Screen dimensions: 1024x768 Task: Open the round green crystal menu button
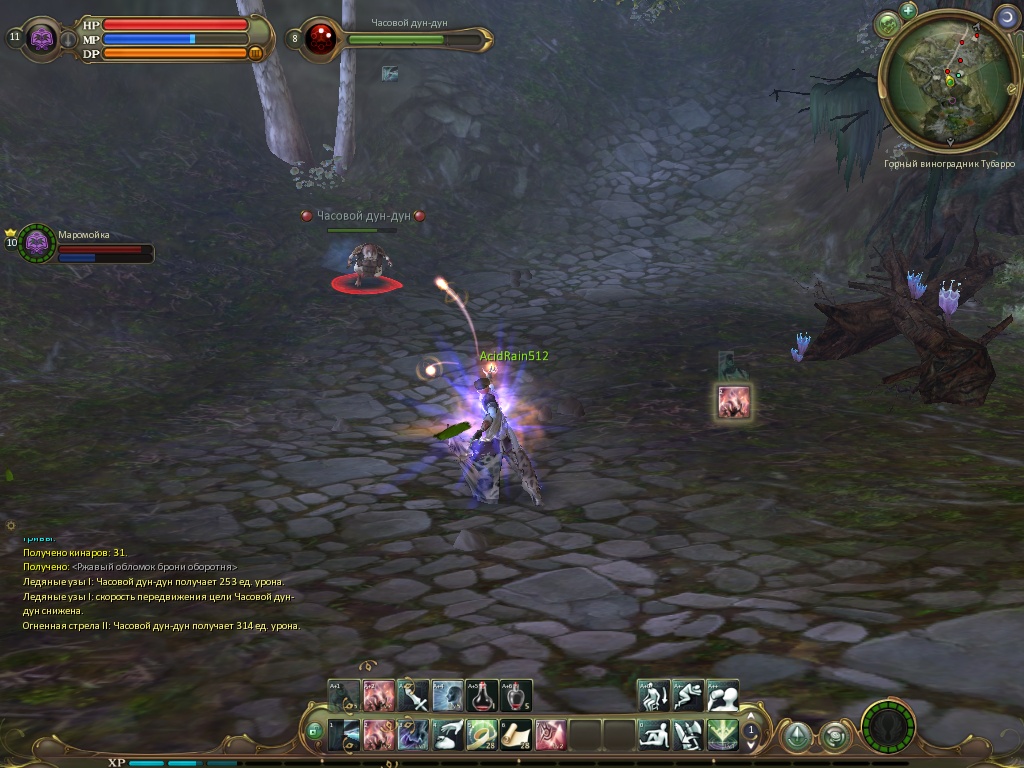796,737
